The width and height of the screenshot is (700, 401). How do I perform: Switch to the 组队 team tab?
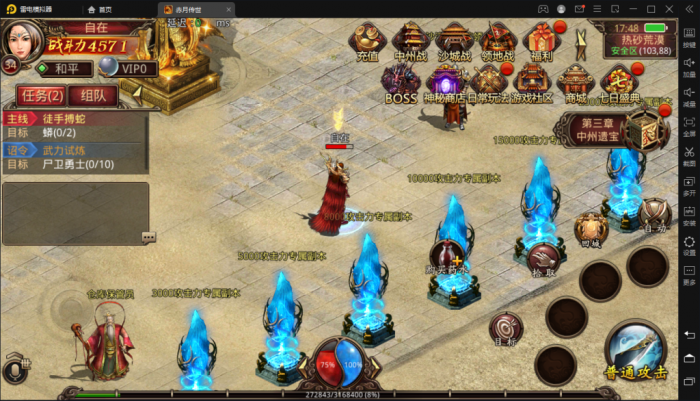coord(99,96)
